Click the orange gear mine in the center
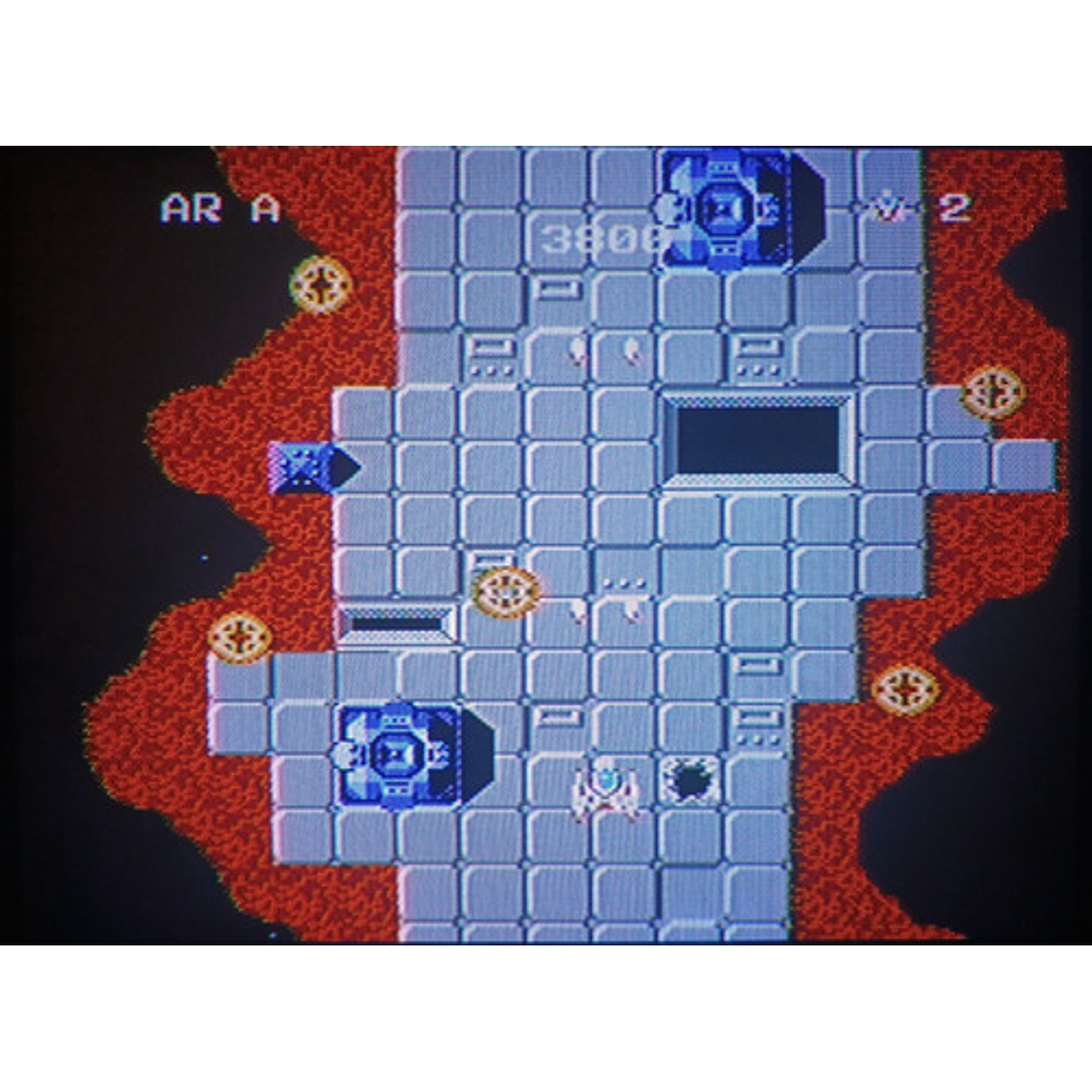Image resolution: width=1092 pixels, height=1092 pixels. click(505, 592)
